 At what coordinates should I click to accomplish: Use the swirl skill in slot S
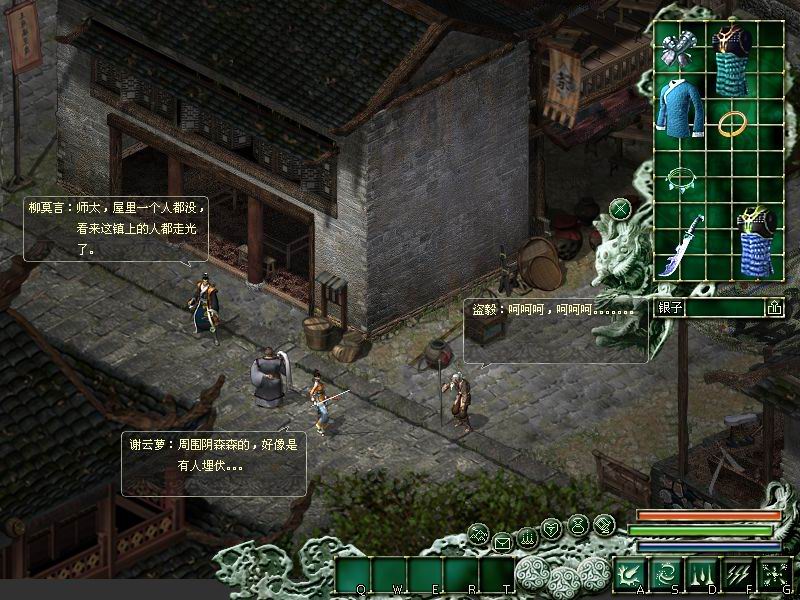(666, 573)
